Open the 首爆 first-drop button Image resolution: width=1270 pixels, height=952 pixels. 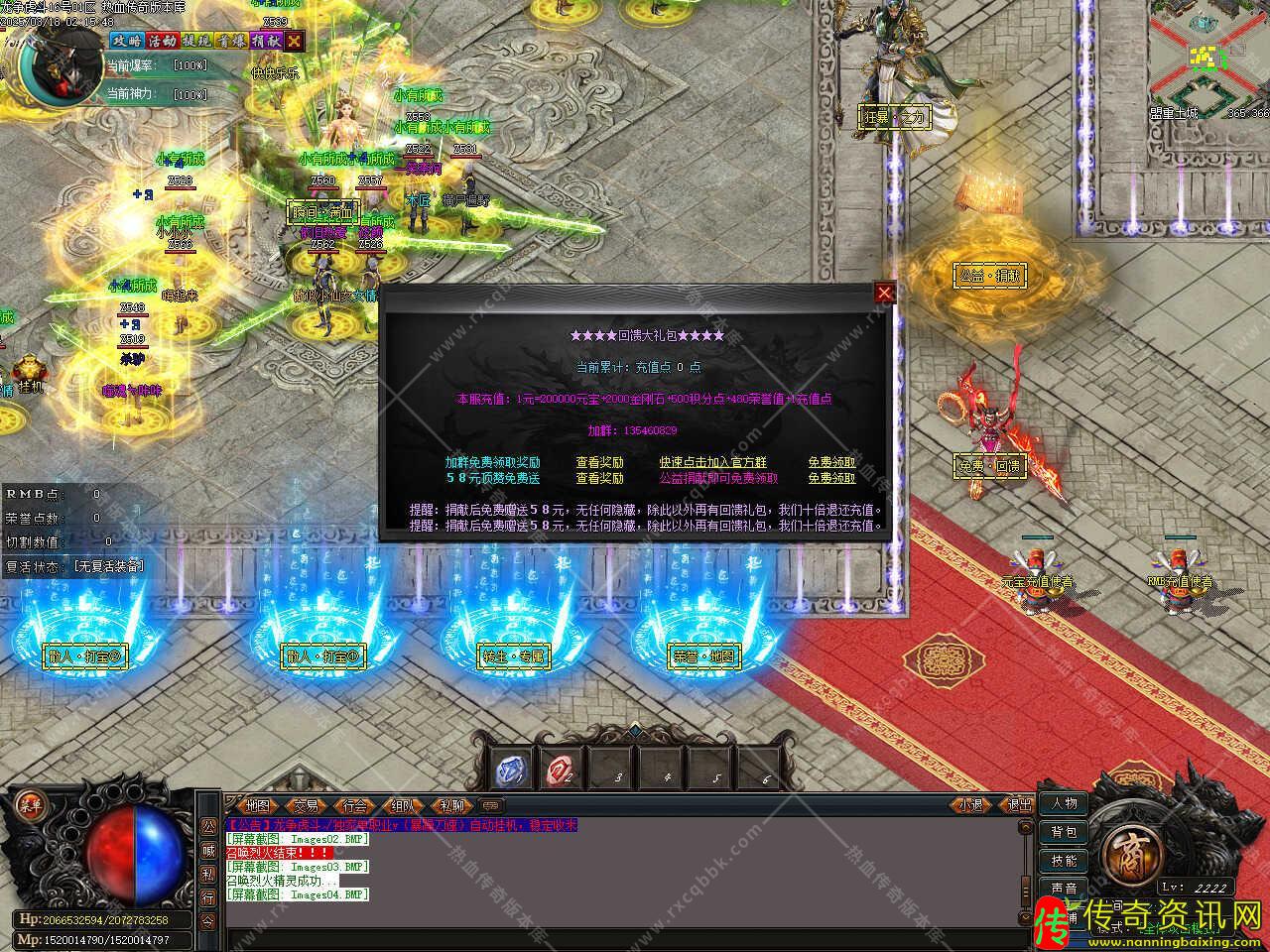point(230,41)
